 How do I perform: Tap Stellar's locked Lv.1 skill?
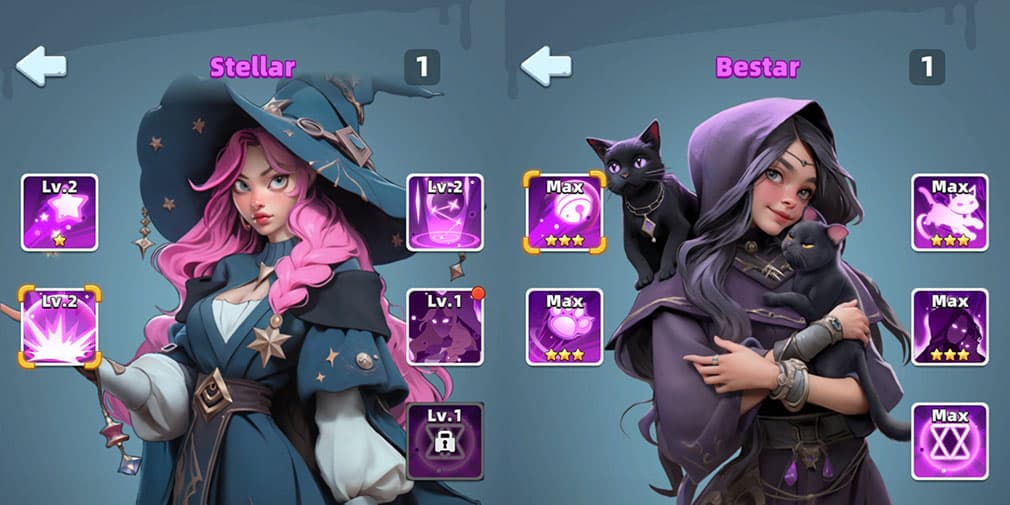(x=445, y=441)
